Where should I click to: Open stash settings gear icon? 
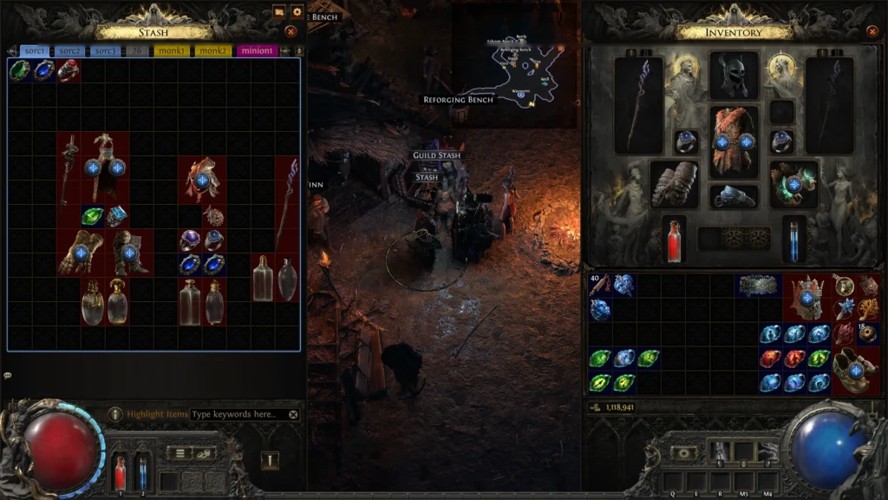point(296,12)
